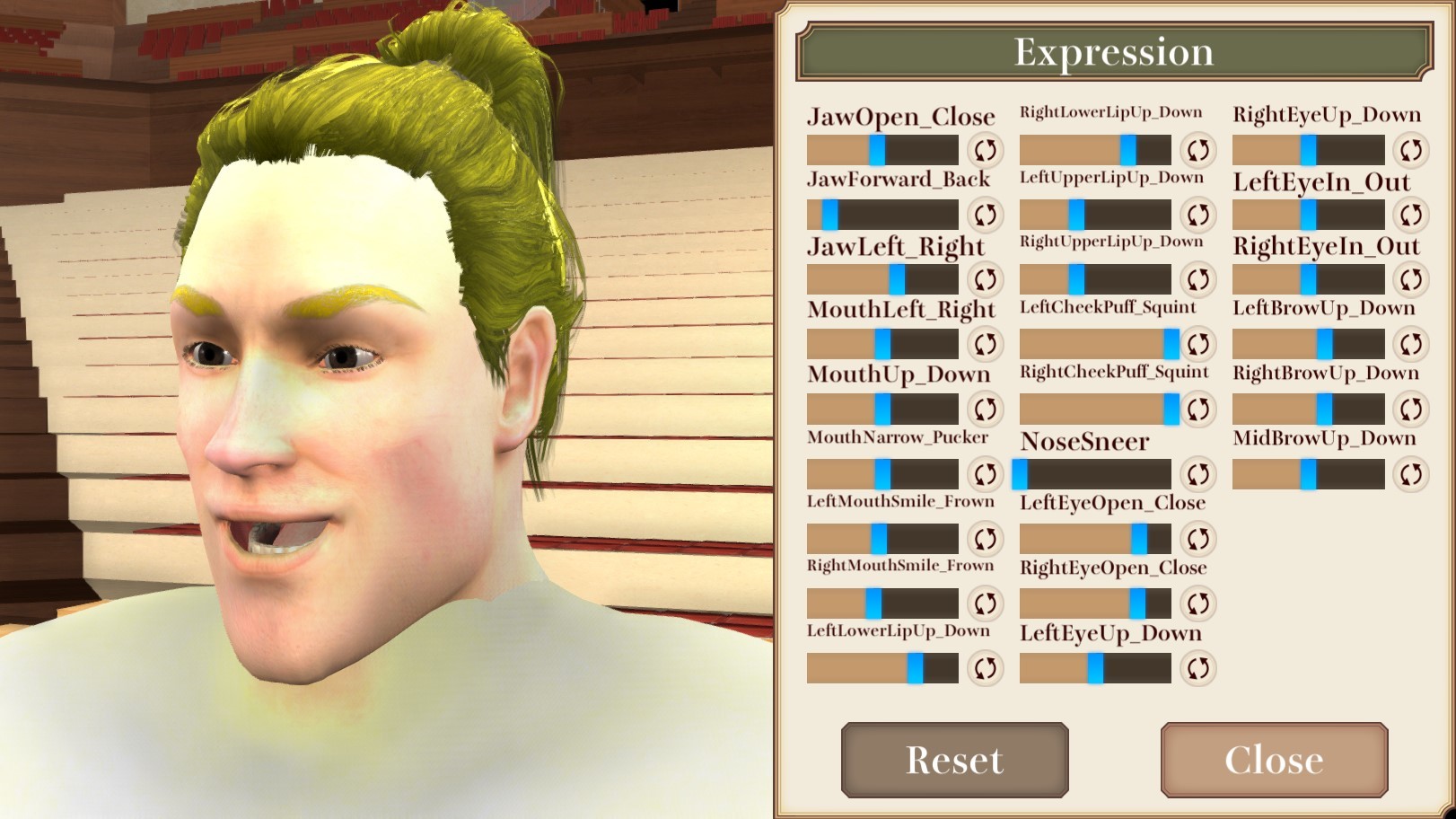The height and width of the screenshot is (819, 1456).
Task: Reset LeftUpperLipUp_Down with its circular arrow icon
Action: click(1196, 215)
